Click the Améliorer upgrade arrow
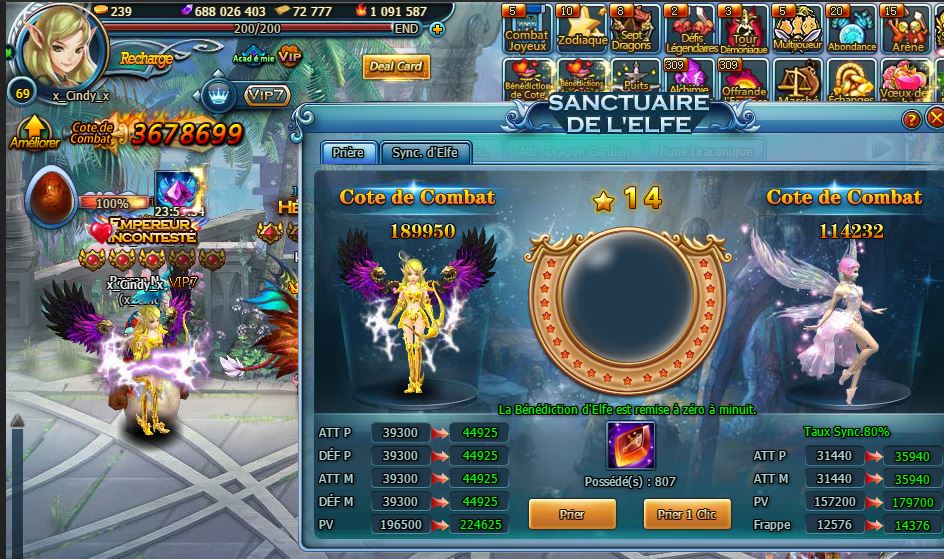Image resolution: width=944 pixels, height=559 pixels. (x=33, y=130)
